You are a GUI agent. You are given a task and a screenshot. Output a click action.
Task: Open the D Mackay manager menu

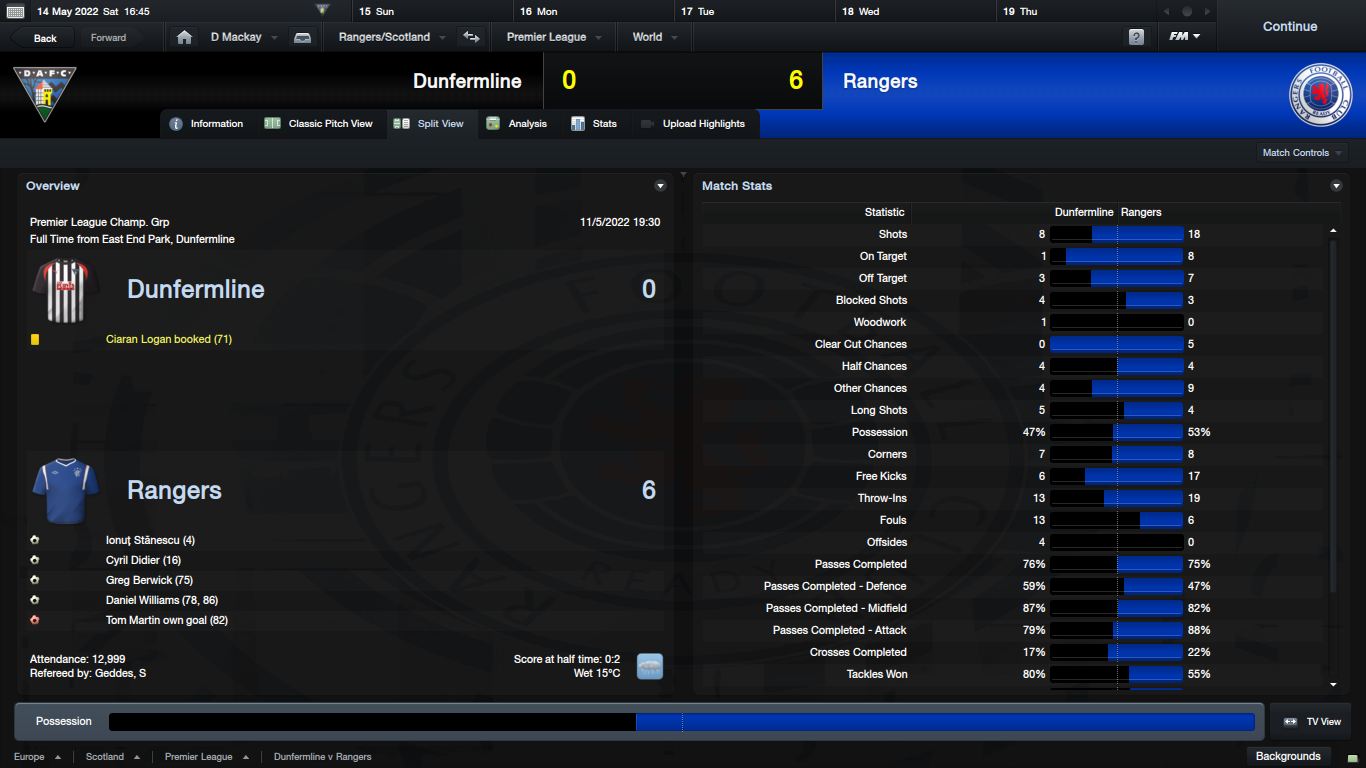[x=241, y=37]
